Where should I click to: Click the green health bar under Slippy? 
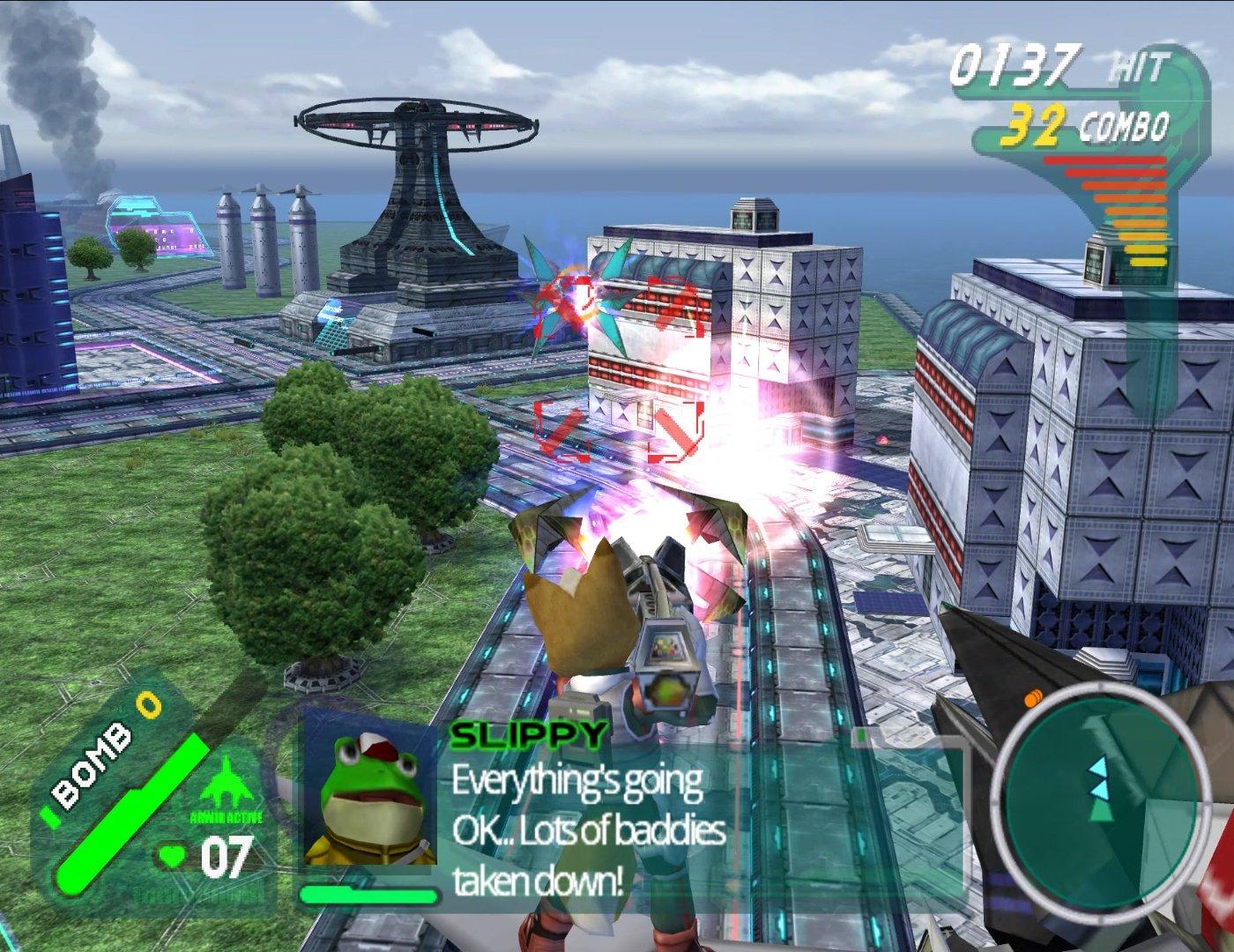pos(366,893)
